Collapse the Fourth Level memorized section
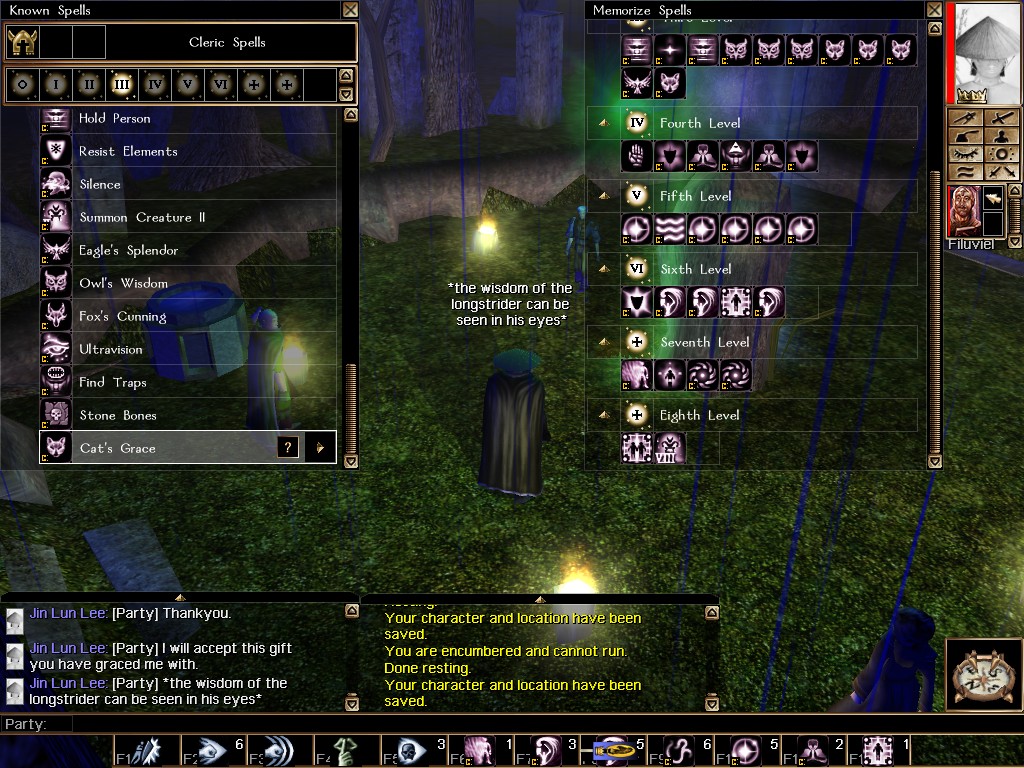This screenshot has width=1024, height=768. [604, 123]
